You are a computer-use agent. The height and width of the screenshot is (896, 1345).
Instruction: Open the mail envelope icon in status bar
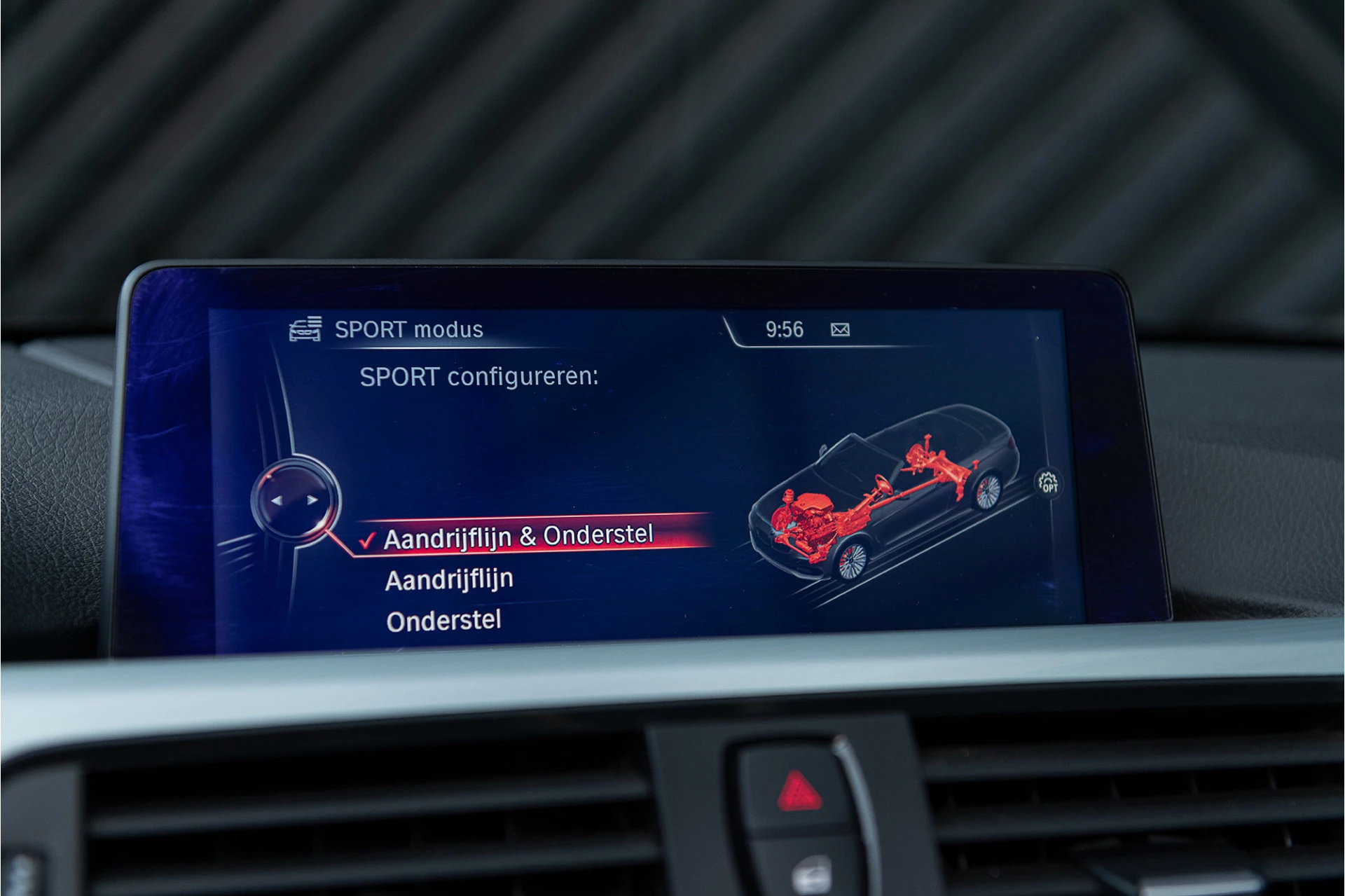(x=842, y=328)
